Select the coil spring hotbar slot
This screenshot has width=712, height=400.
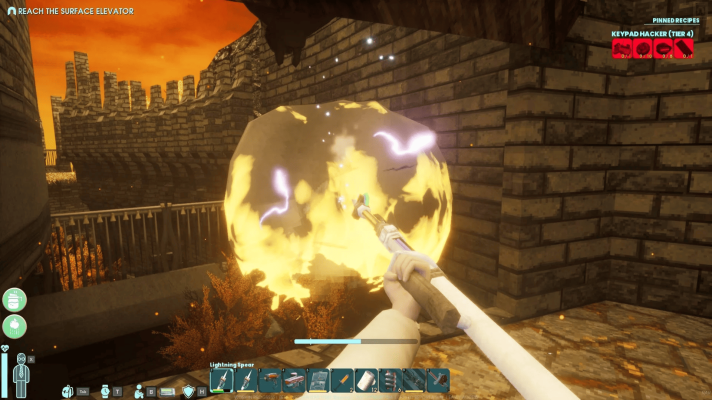[x=391, y=381]
